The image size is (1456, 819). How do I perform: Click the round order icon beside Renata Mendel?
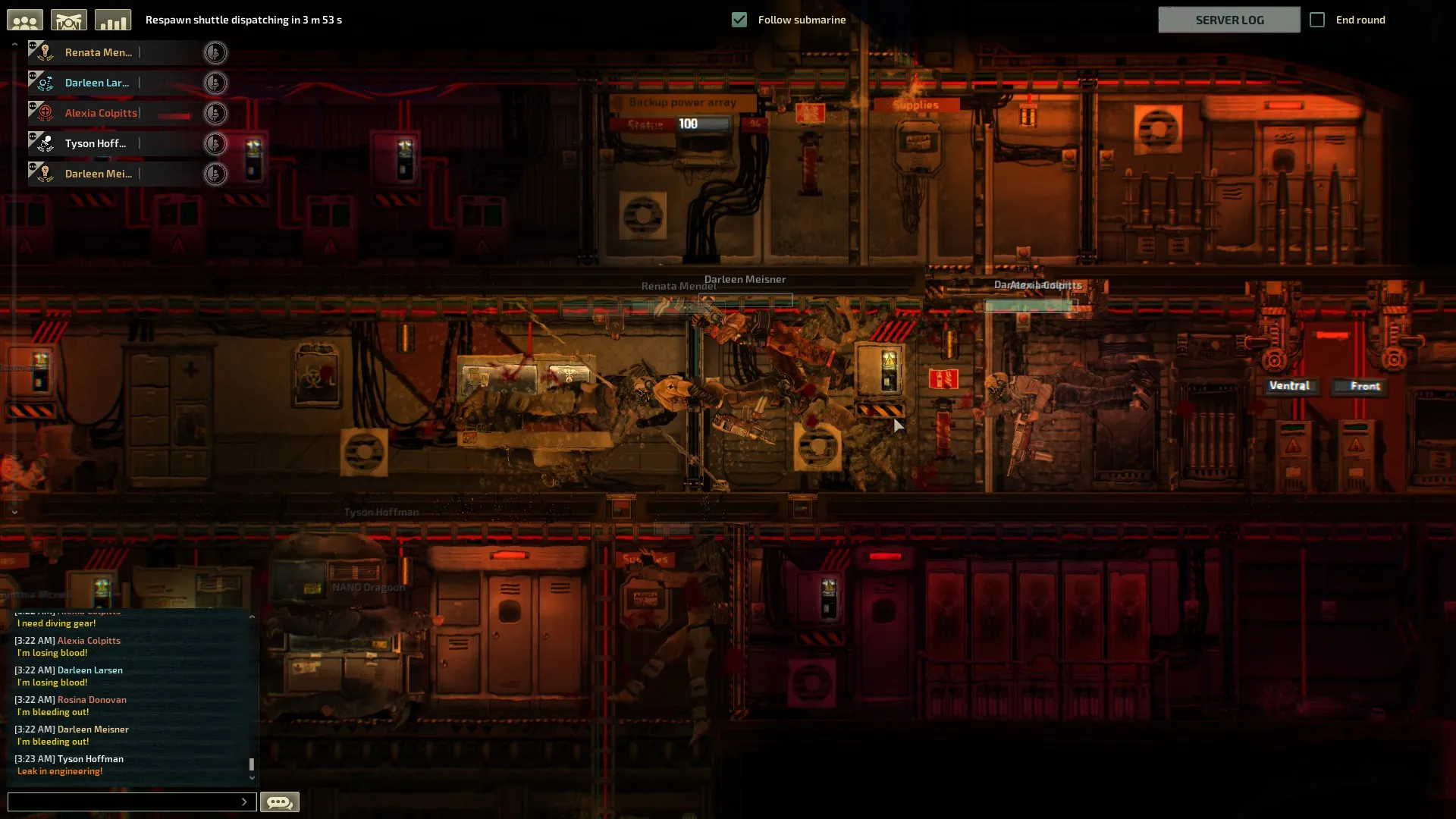pyautogui.click(x=215, y=52)
